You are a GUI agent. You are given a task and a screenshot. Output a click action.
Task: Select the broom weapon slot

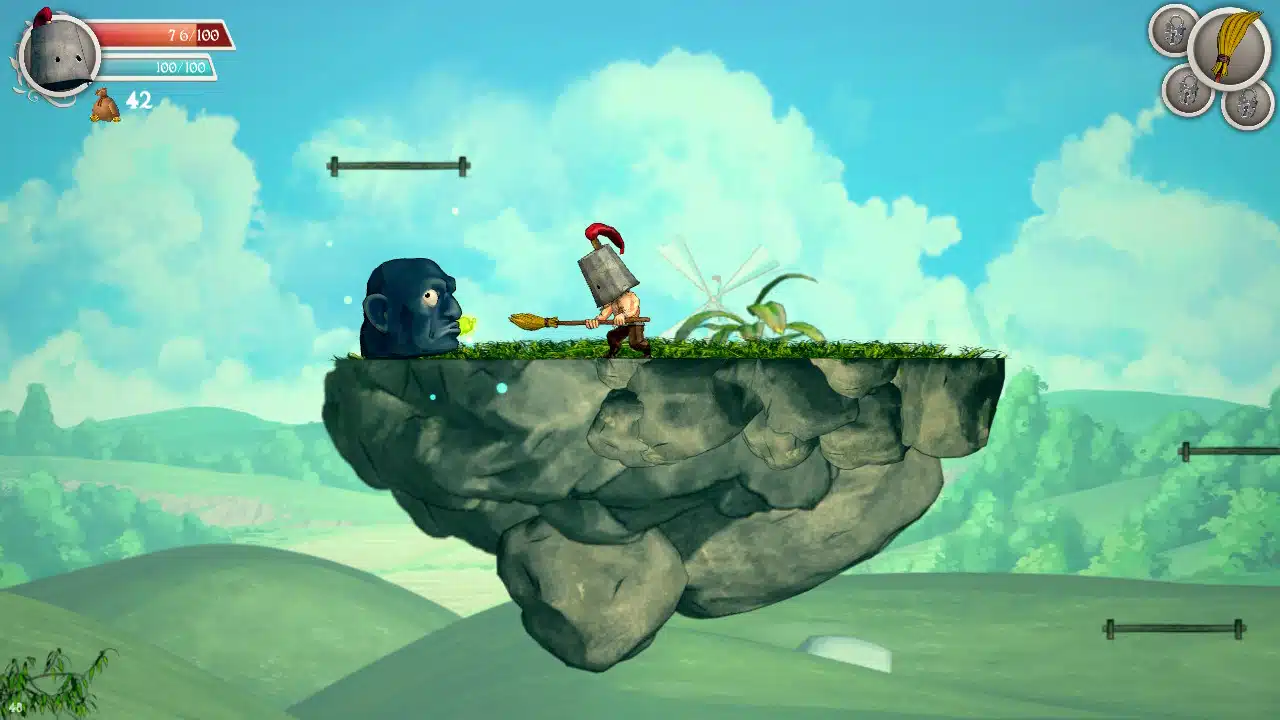click(1228, 48)
